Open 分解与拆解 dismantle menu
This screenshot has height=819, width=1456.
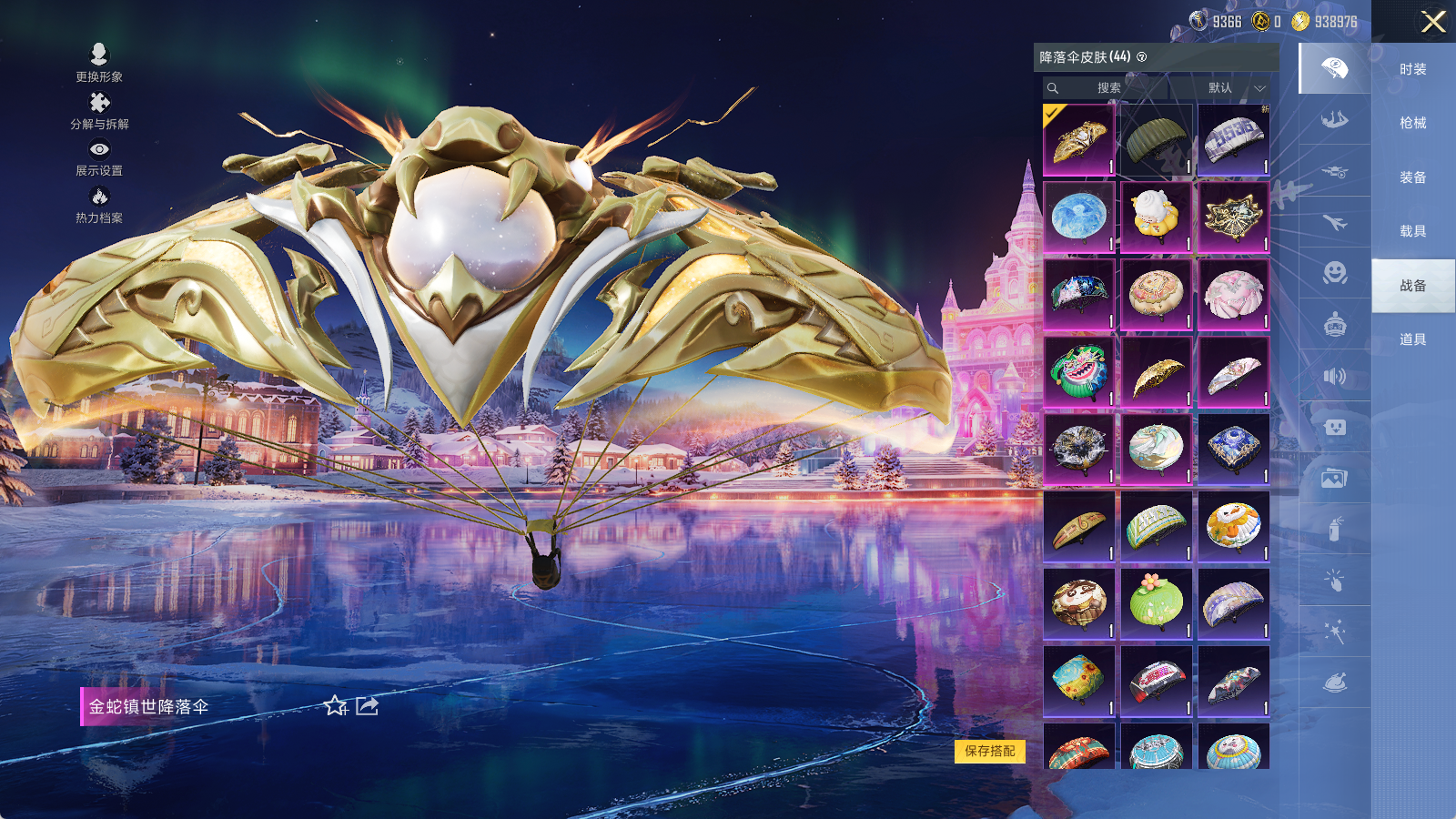[99, 111]
